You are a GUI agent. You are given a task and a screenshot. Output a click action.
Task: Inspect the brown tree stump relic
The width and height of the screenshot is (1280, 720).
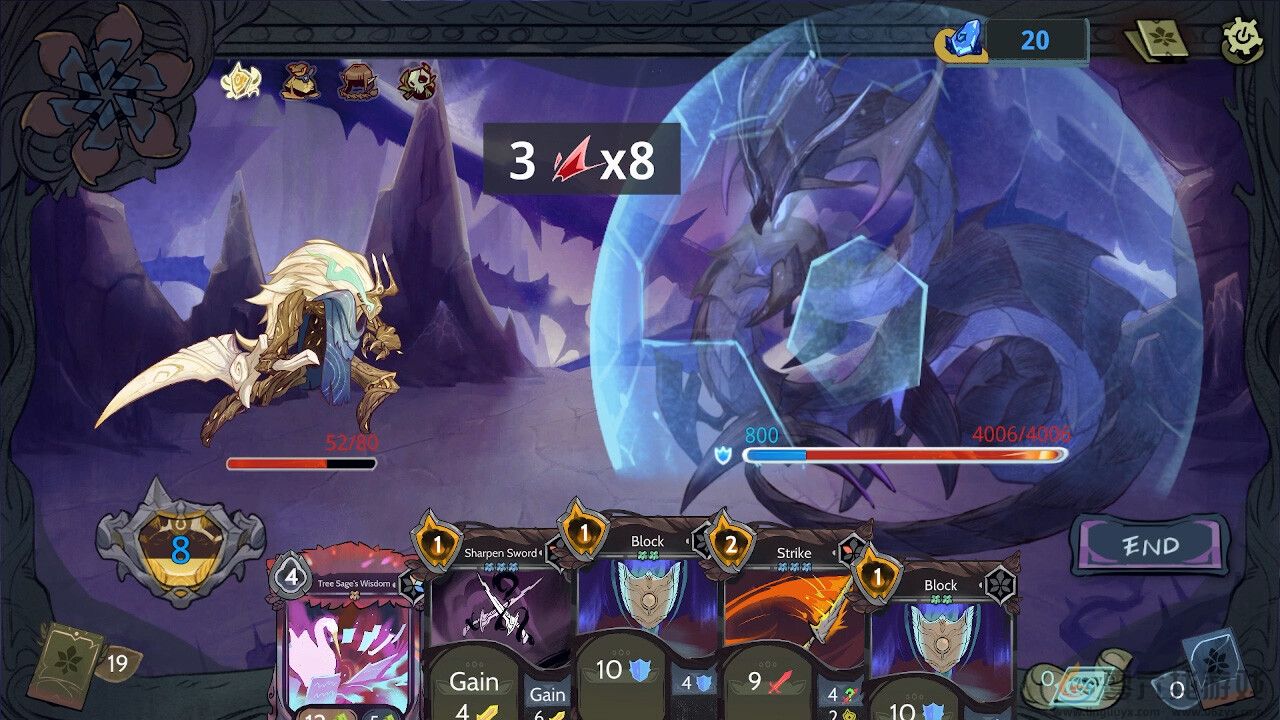tap(357, 81)
